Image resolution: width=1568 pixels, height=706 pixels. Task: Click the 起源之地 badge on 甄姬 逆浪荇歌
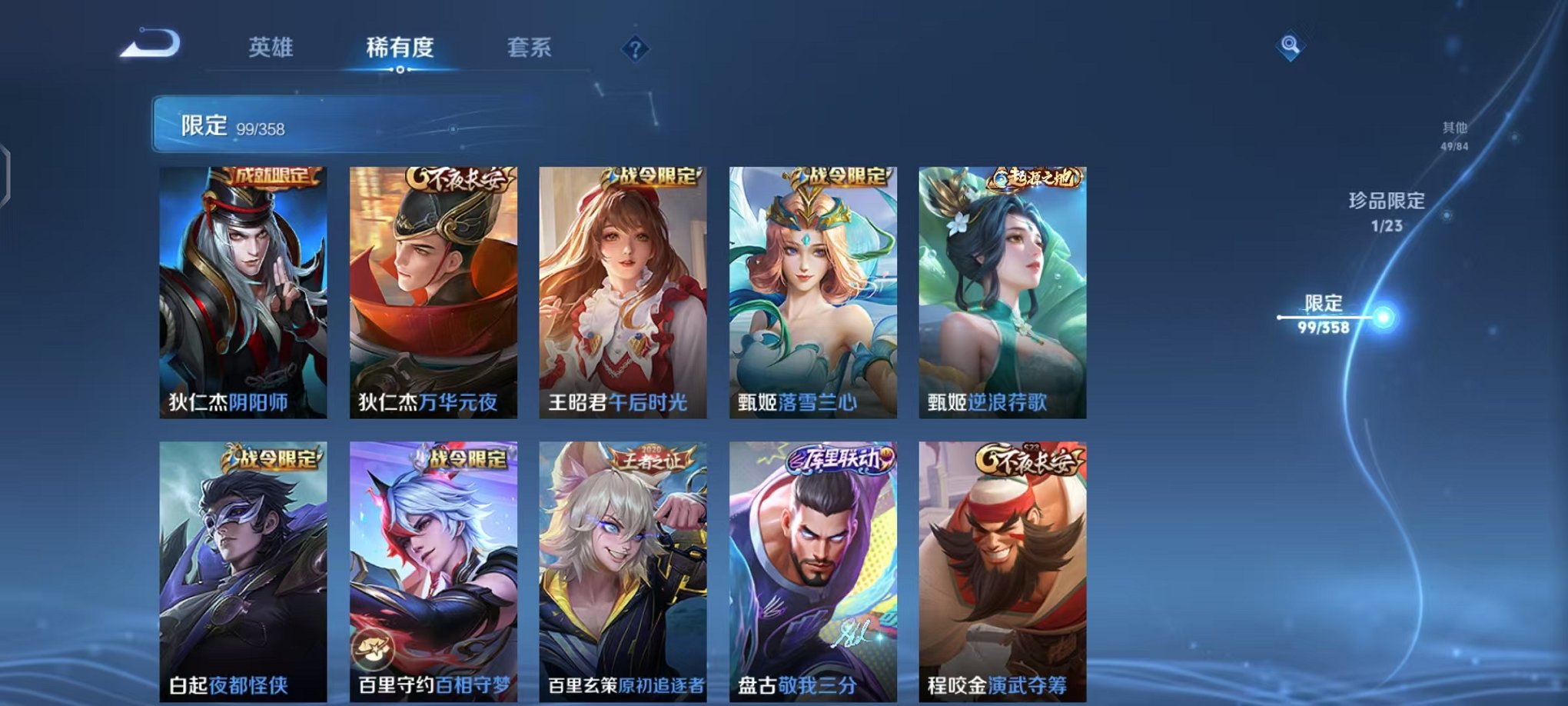point(1034,176)
